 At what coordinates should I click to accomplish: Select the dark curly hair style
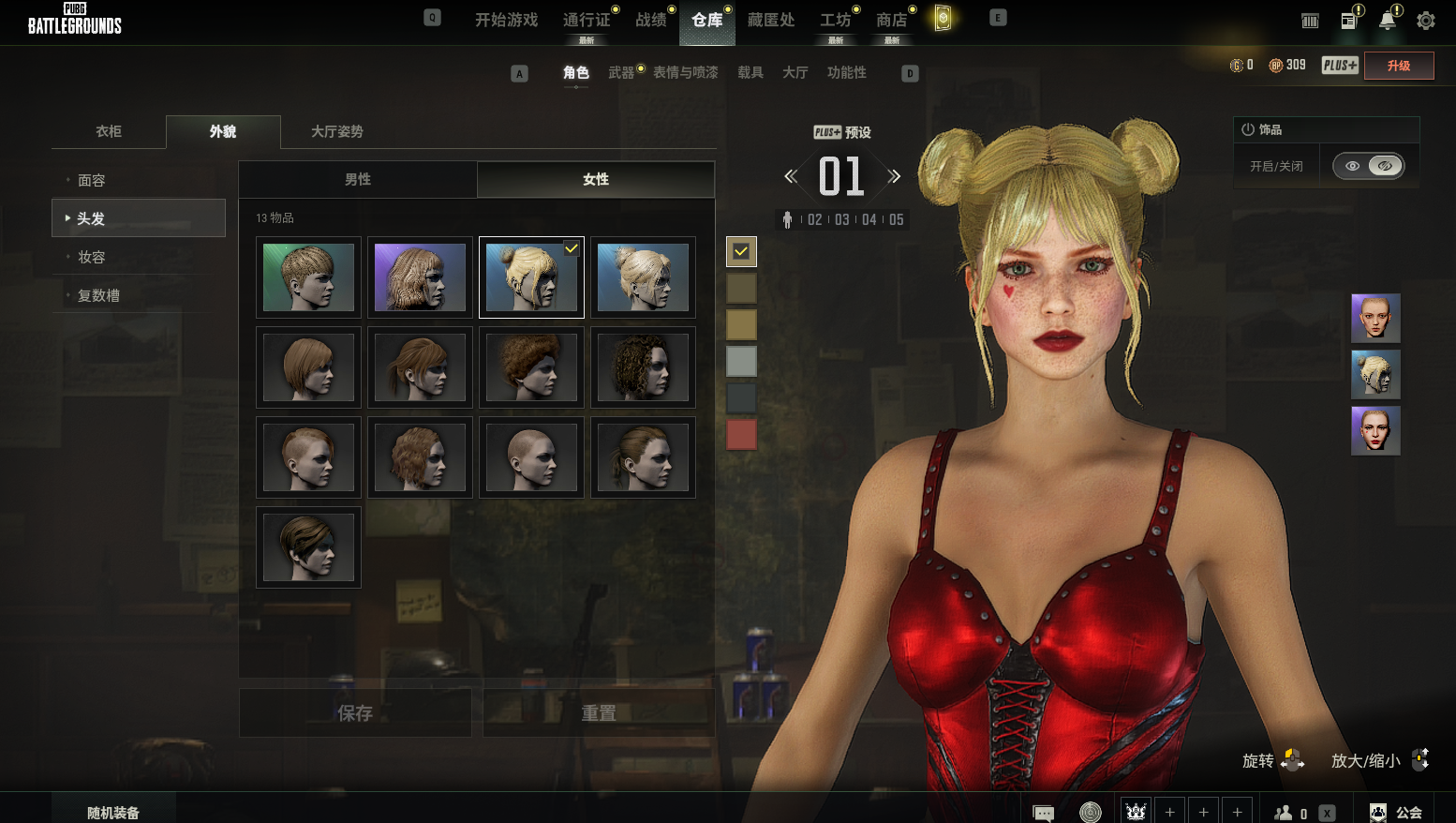click(643, 367)
